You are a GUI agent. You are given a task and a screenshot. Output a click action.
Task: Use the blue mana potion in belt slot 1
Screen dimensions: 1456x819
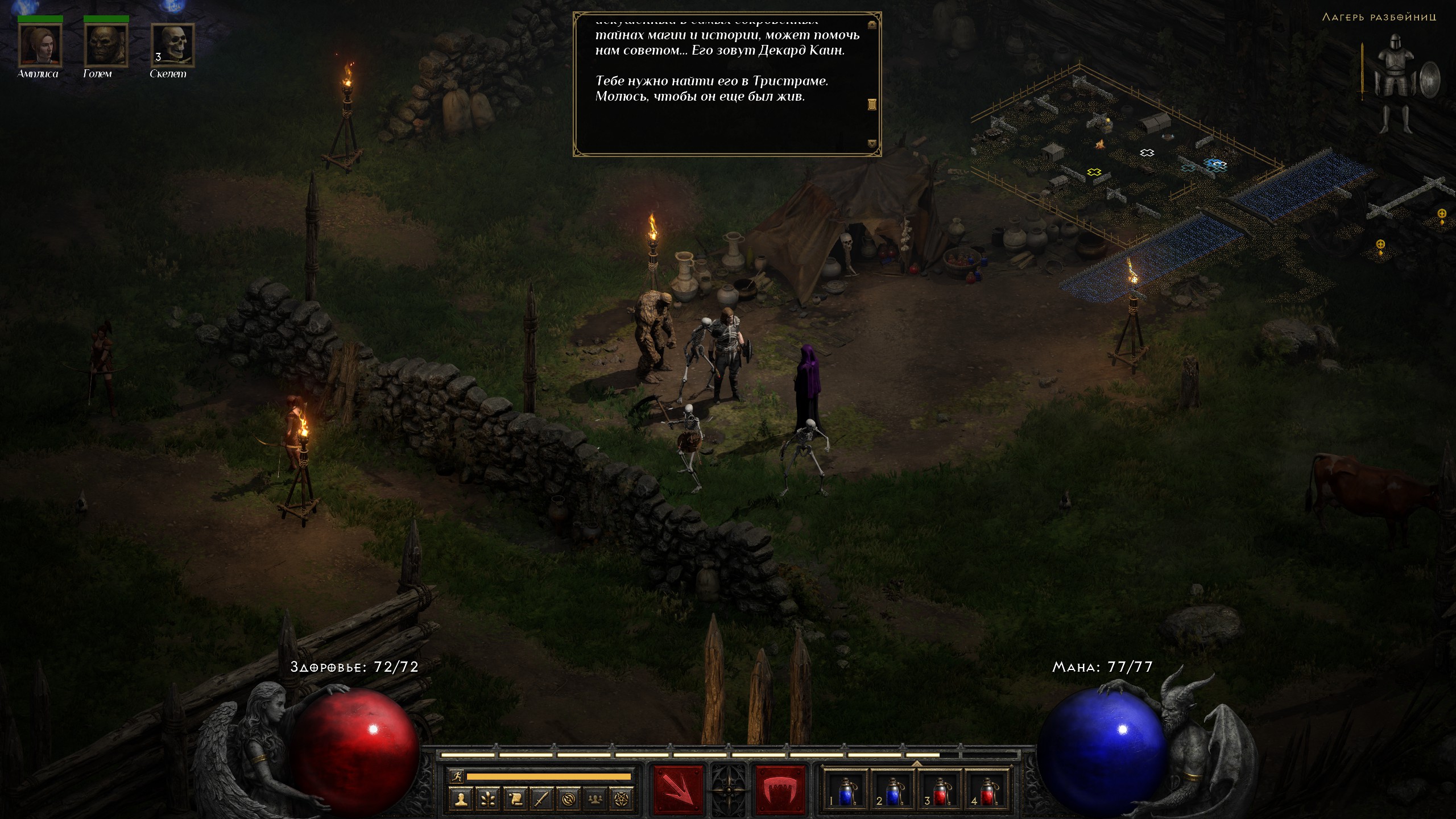click(845, 791)
